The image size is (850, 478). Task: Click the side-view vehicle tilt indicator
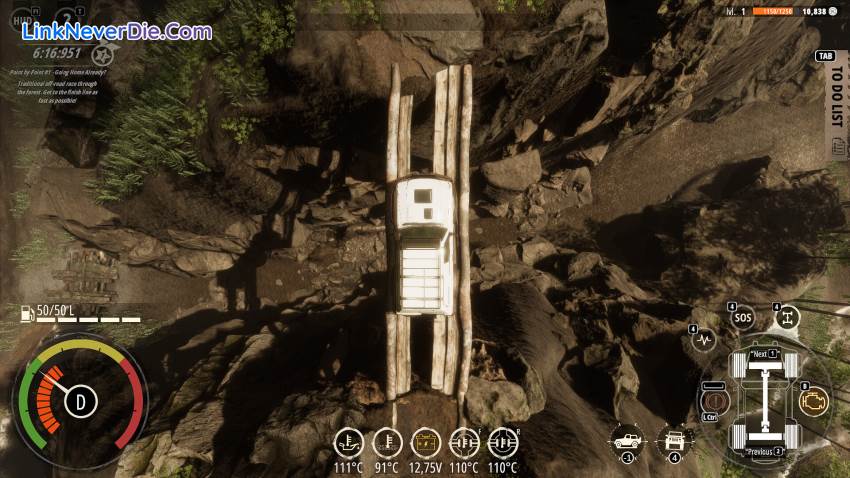pos(628,440)
